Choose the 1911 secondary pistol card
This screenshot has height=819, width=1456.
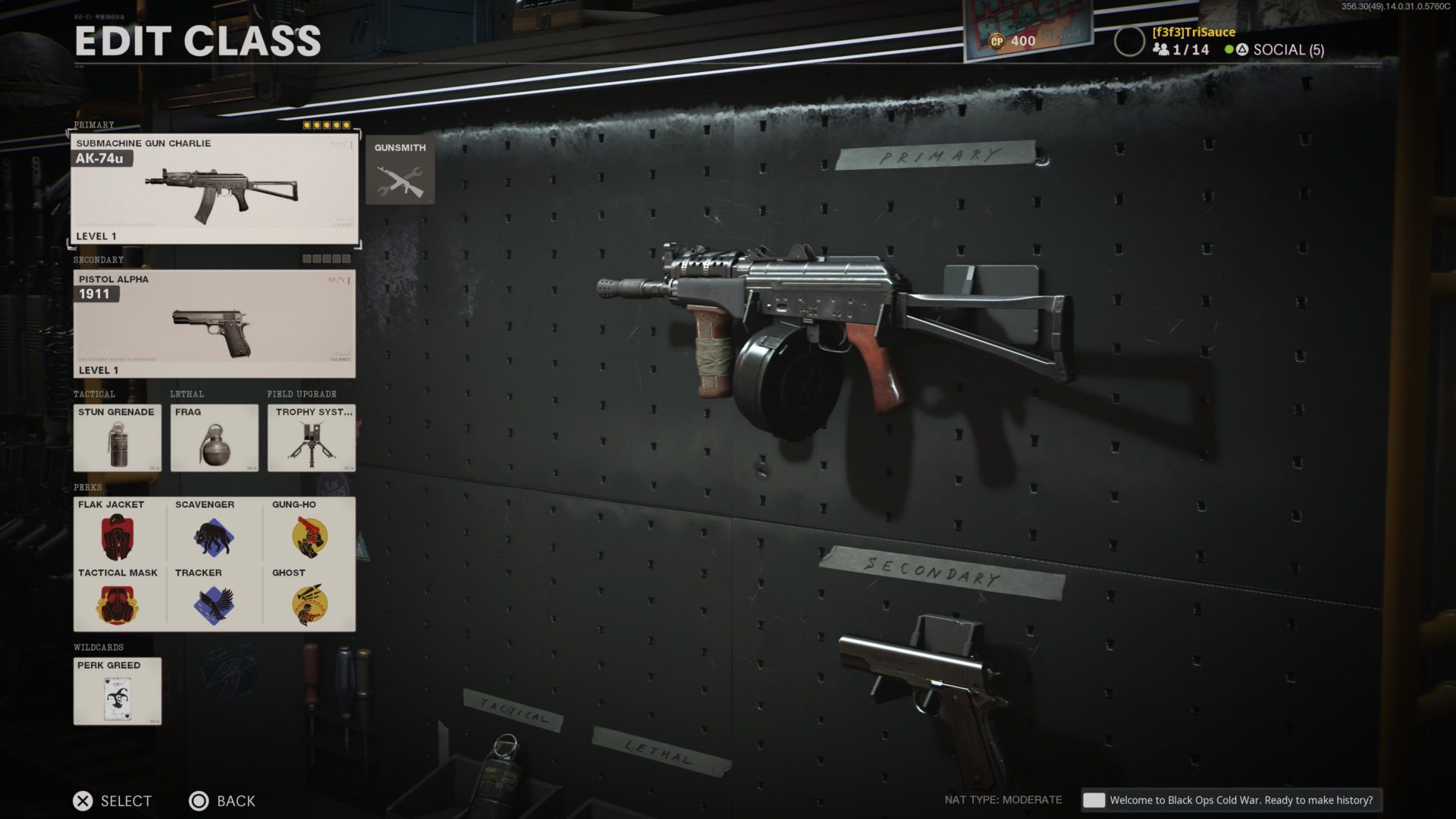click(x=214, y=324)
